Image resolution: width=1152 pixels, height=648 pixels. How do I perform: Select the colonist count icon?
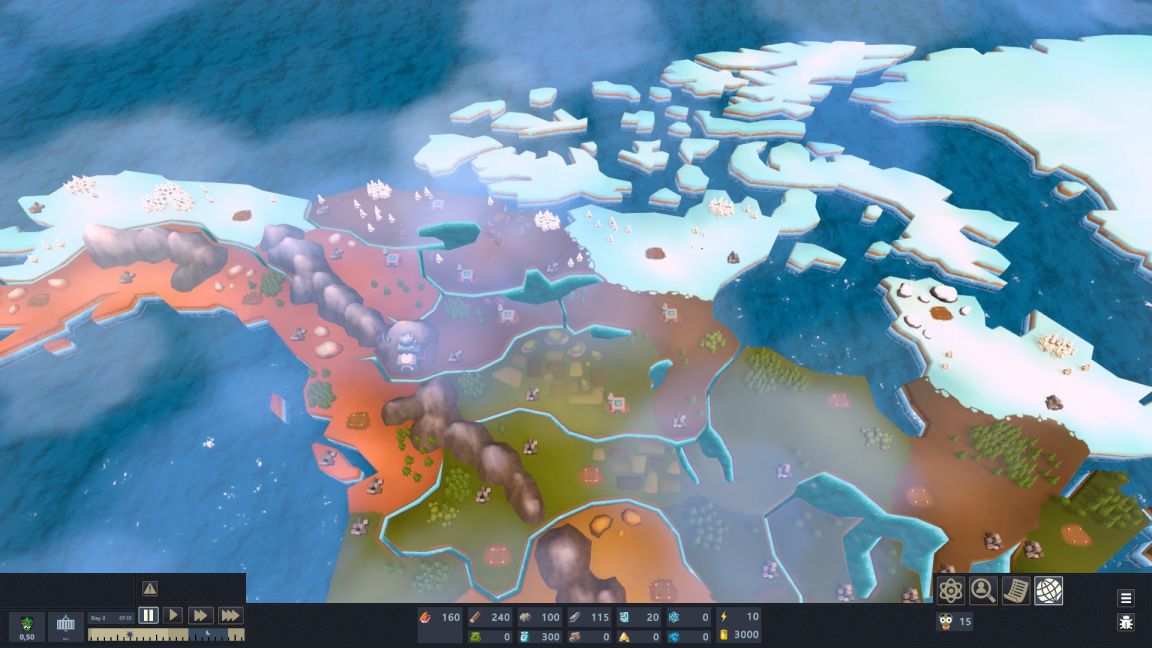[946, 622]
